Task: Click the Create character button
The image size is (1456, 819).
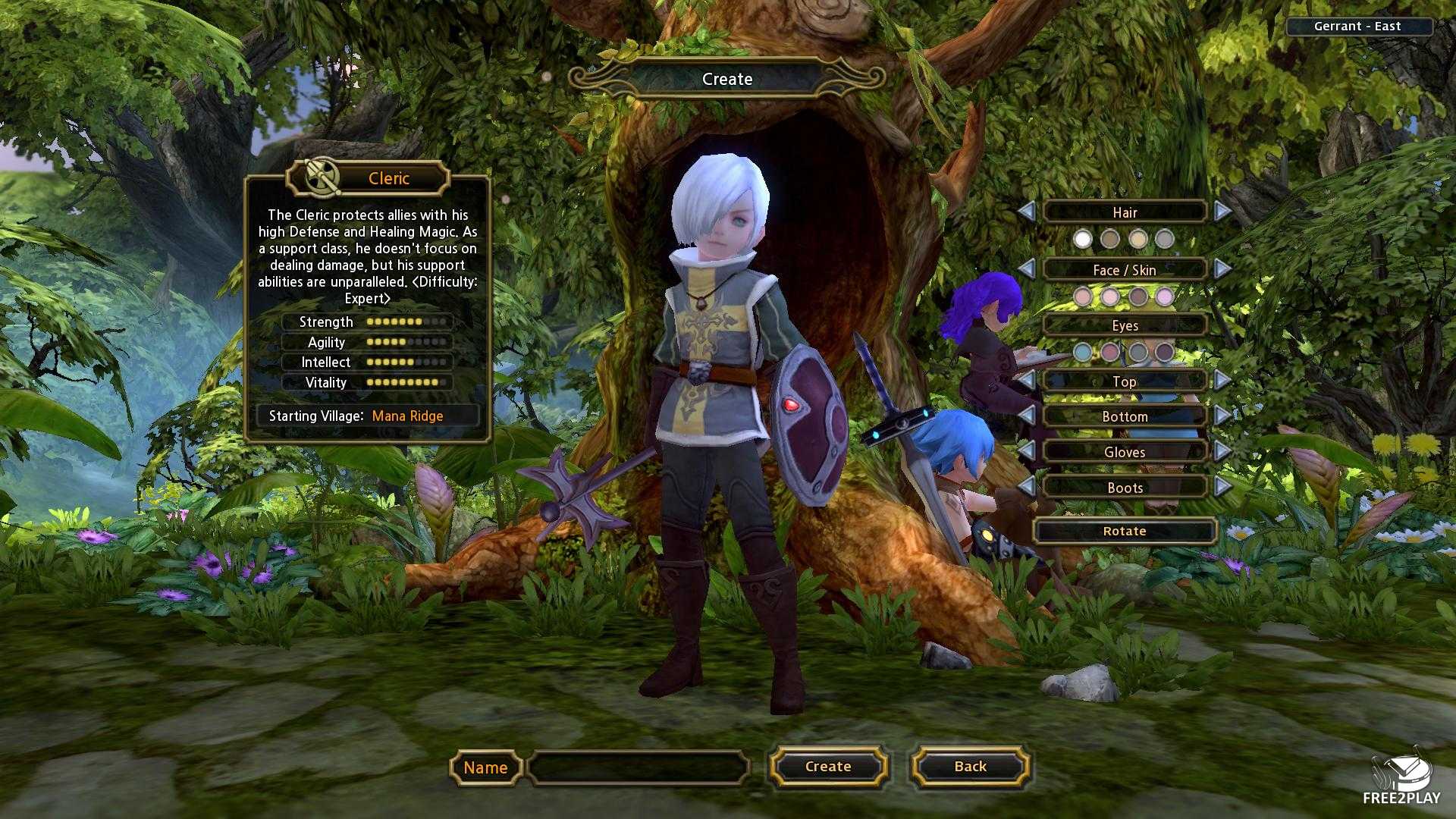Action: (x=827, y=767)
